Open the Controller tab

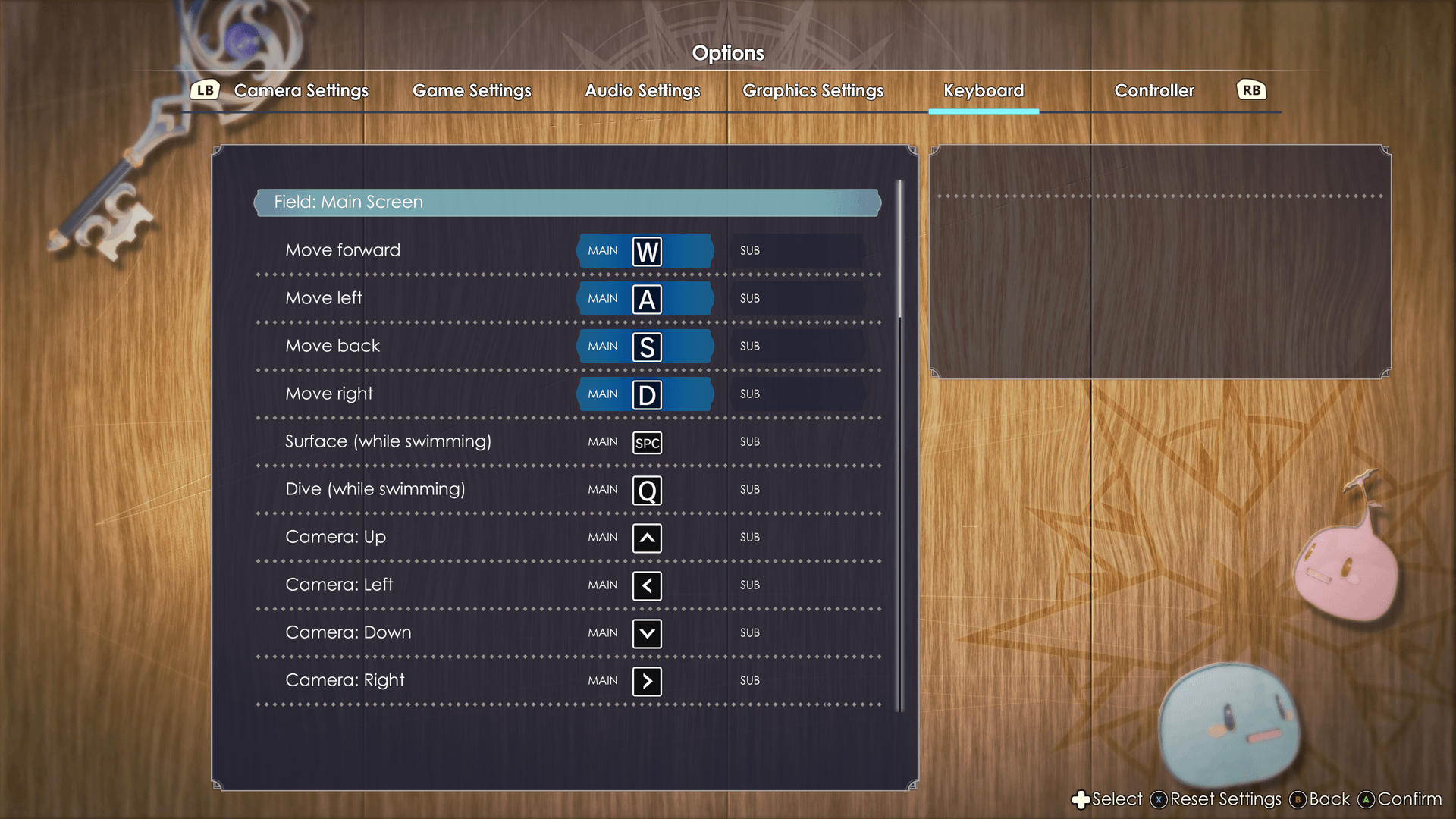pos(1154,91)
